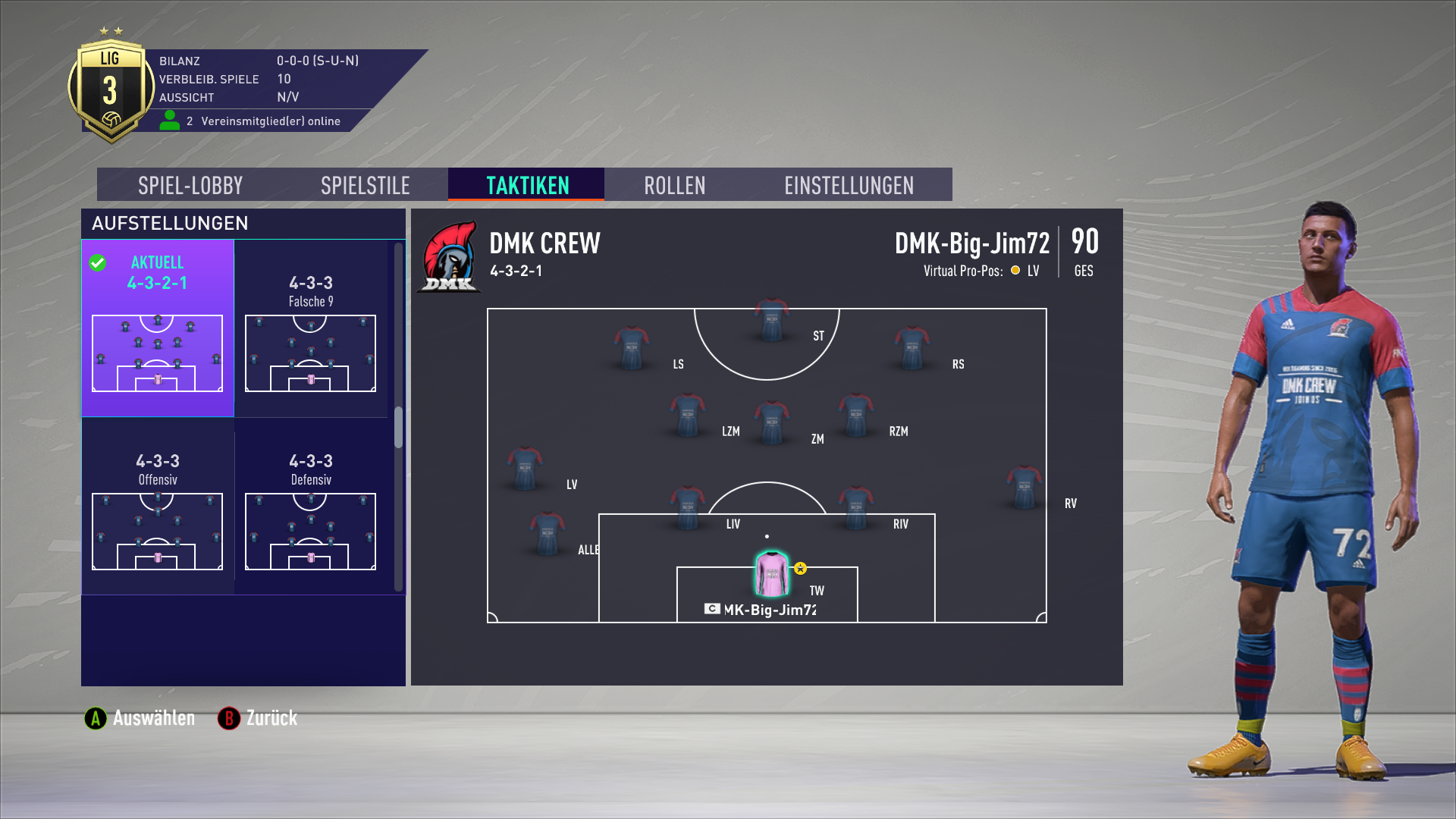Select the RIV centre back shirt
The height and width of the screenshot is (819, 1456).
coord(855,507)
